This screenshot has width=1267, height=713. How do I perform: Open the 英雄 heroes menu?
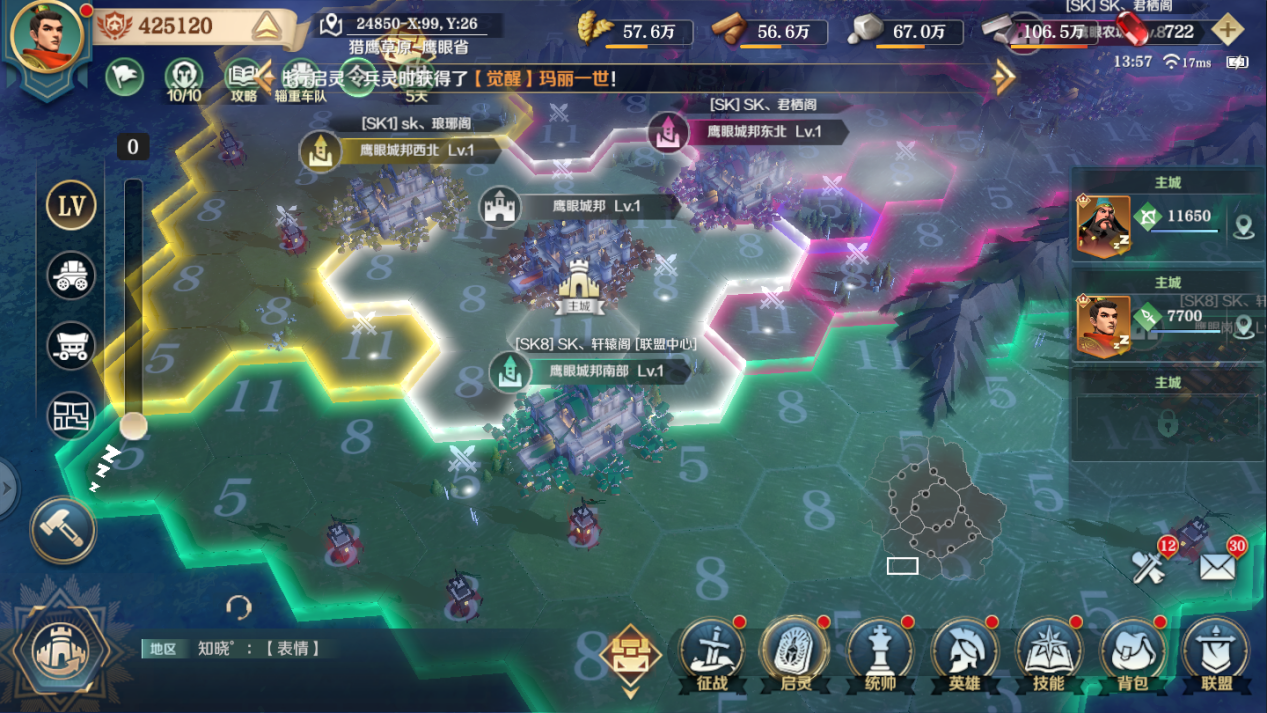click(964, 655)
